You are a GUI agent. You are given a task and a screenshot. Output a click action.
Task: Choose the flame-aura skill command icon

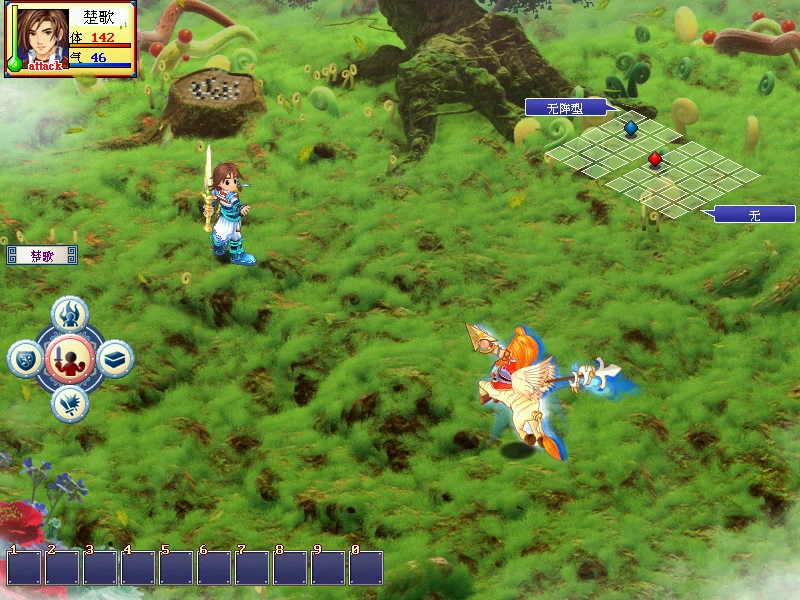69,313
